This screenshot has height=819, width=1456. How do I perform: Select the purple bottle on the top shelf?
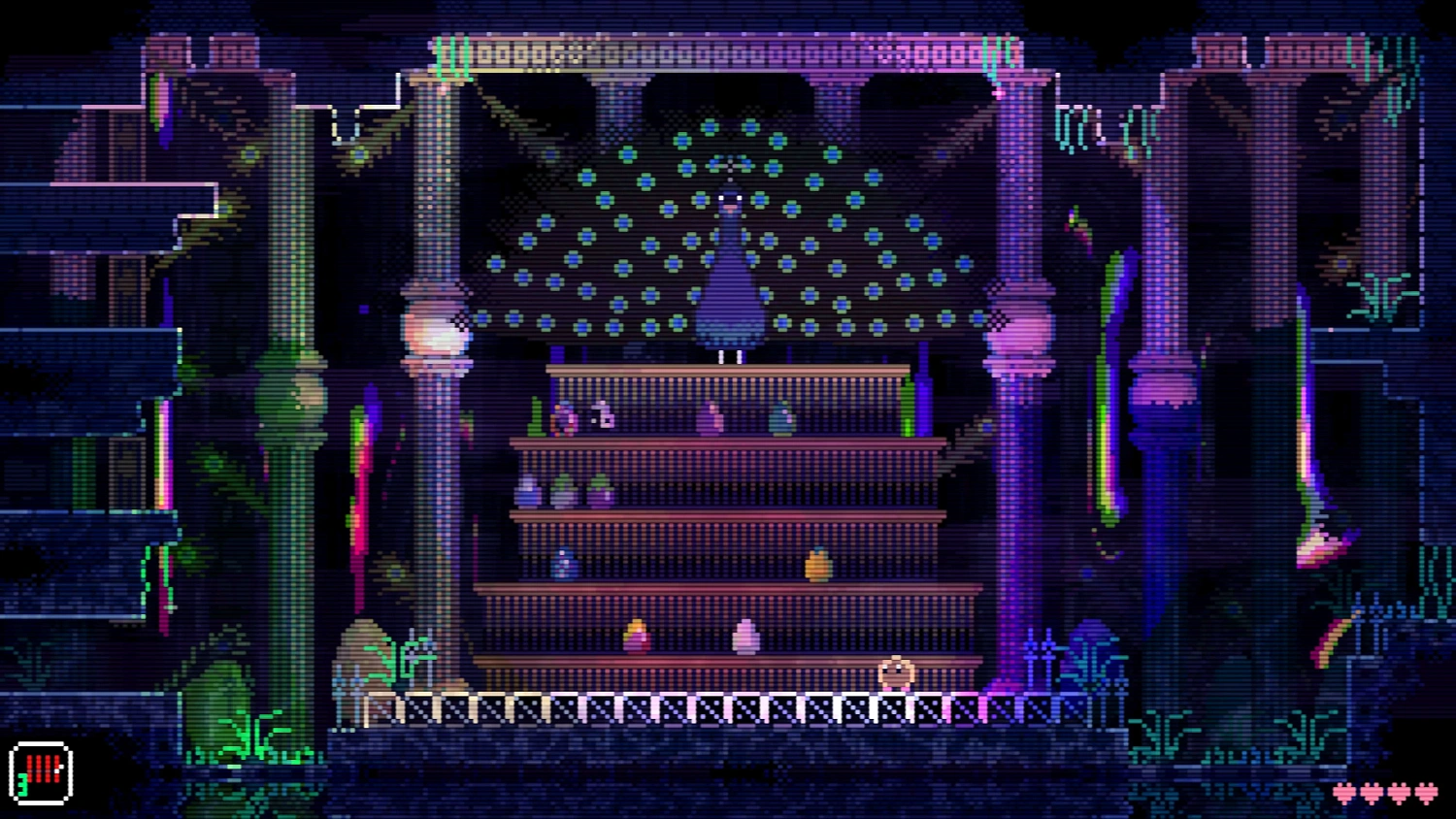(x=710, y=417)
